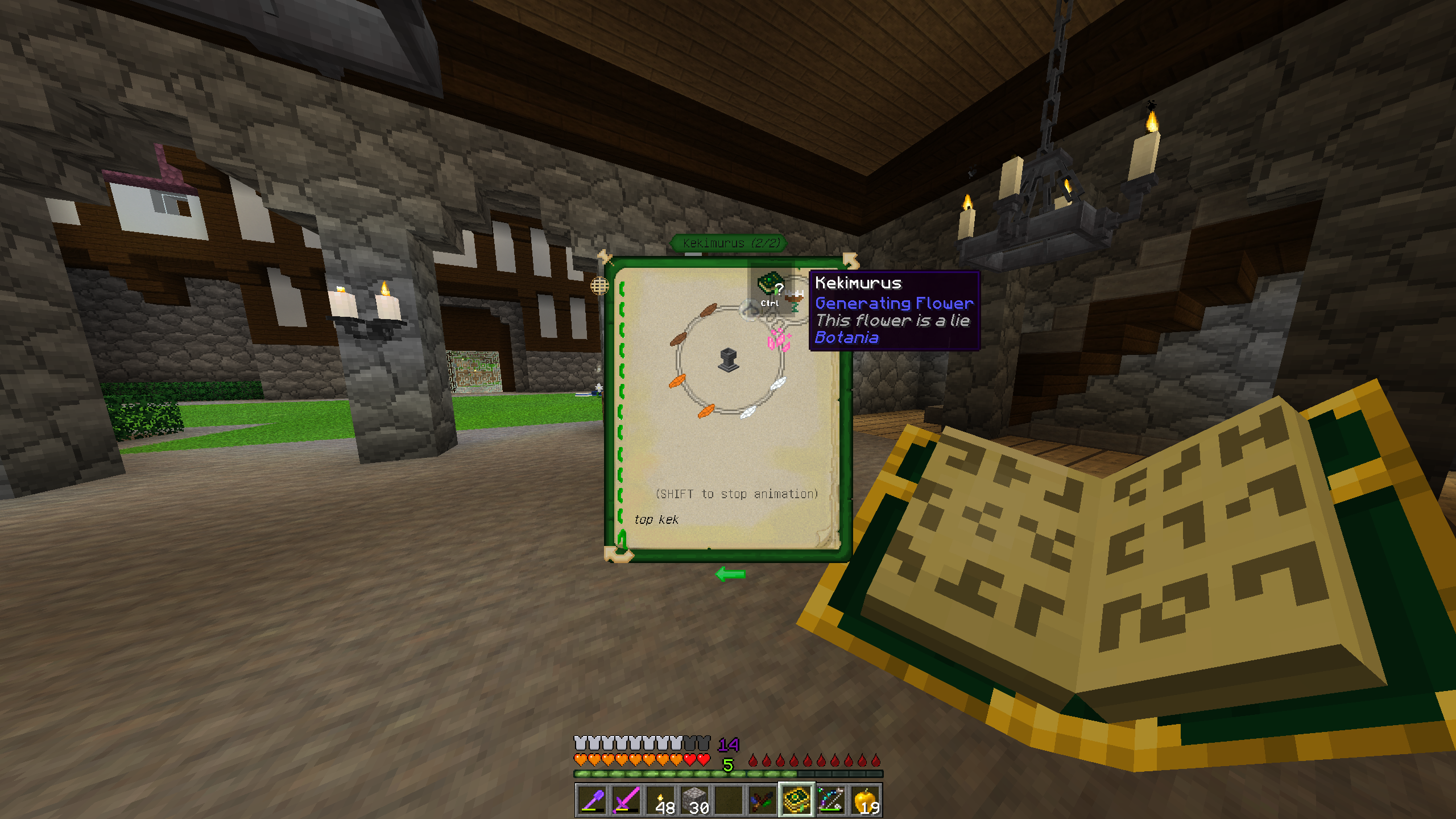1456x819 pixels.
Task: Click the pin ornament on the page corner
Action: coord(604,257)
